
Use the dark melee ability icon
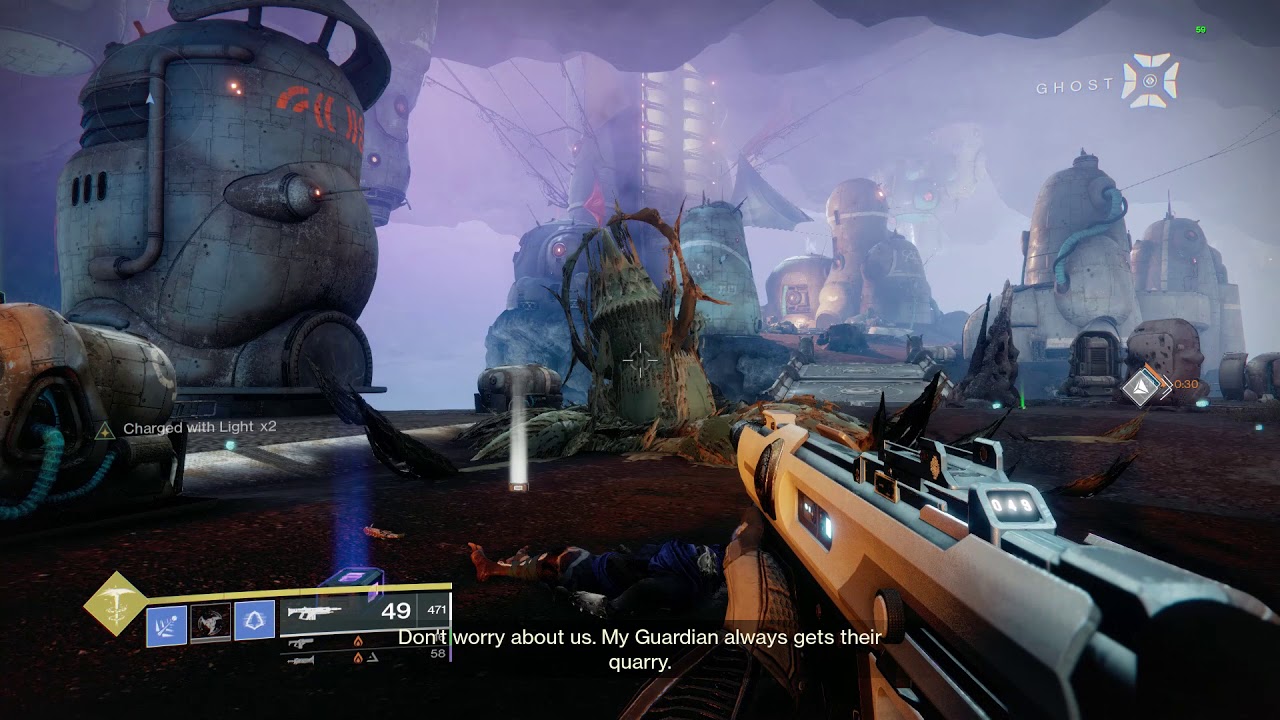point(211,622)
